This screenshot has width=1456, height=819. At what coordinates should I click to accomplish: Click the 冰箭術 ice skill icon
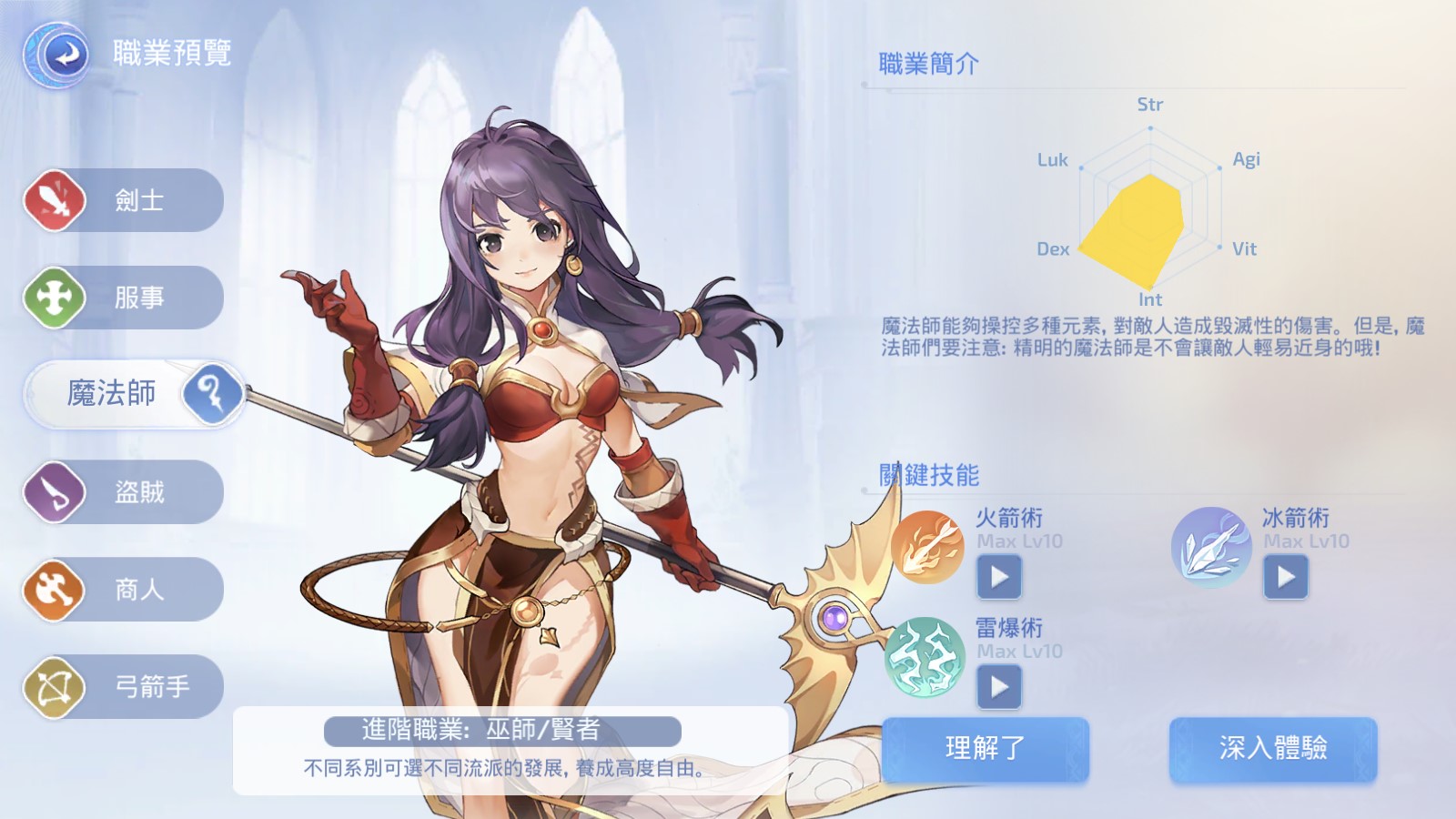click(x=1211, y=546)
